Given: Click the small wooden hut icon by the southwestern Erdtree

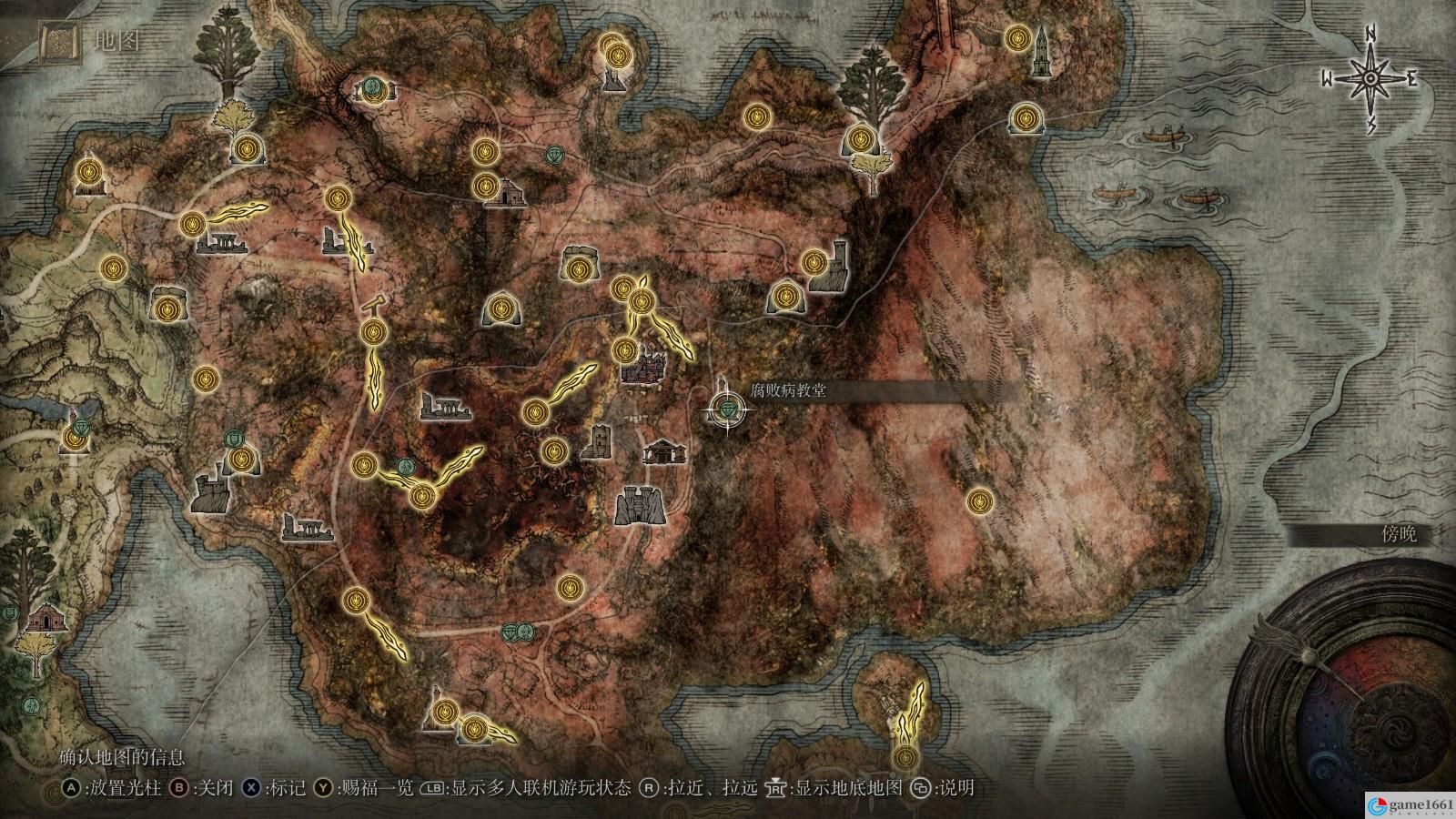Looking at the screenshot, I should pos(42,619).
